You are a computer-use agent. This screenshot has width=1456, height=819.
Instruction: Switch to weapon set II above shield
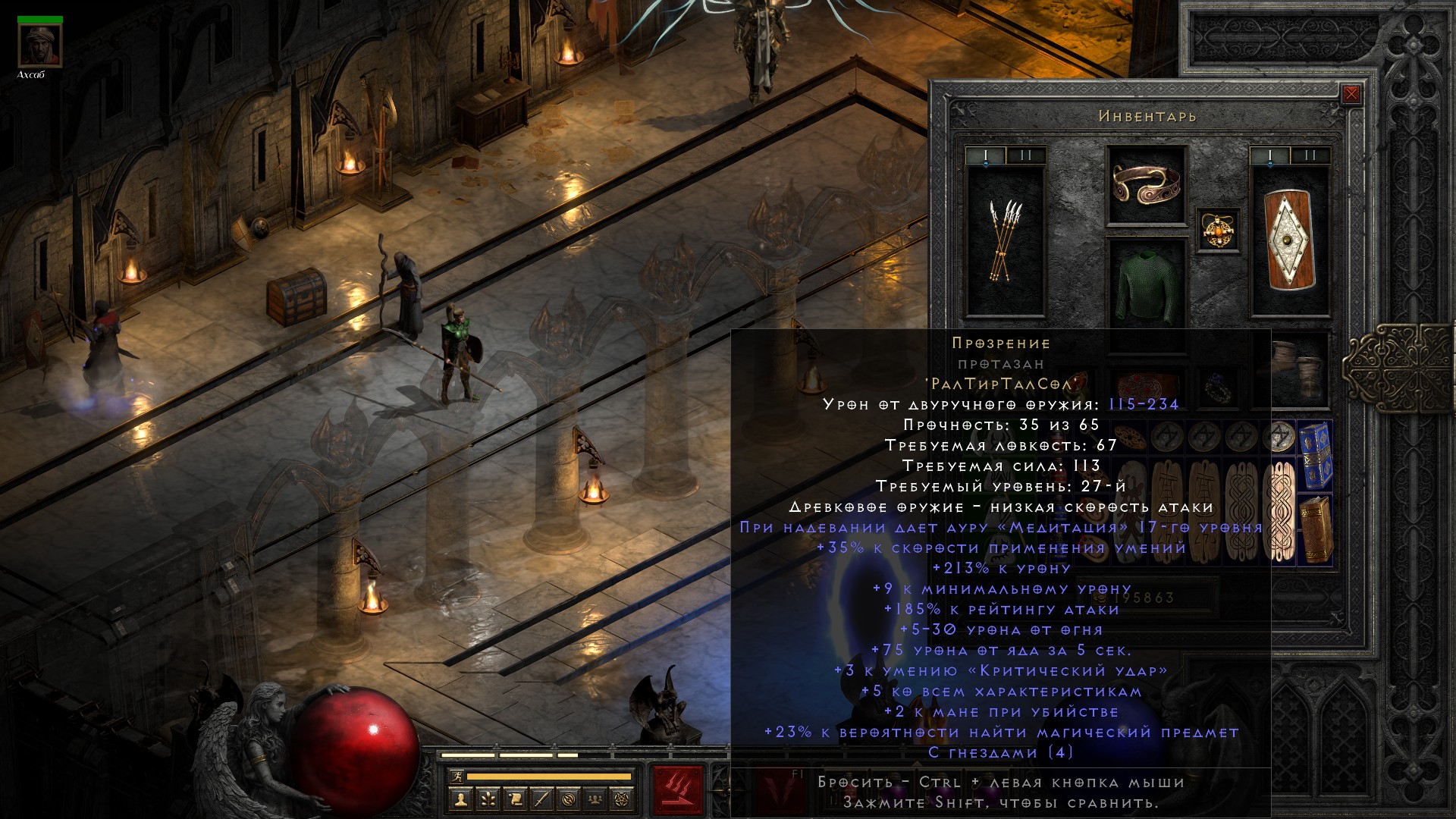pos(1310,156)
